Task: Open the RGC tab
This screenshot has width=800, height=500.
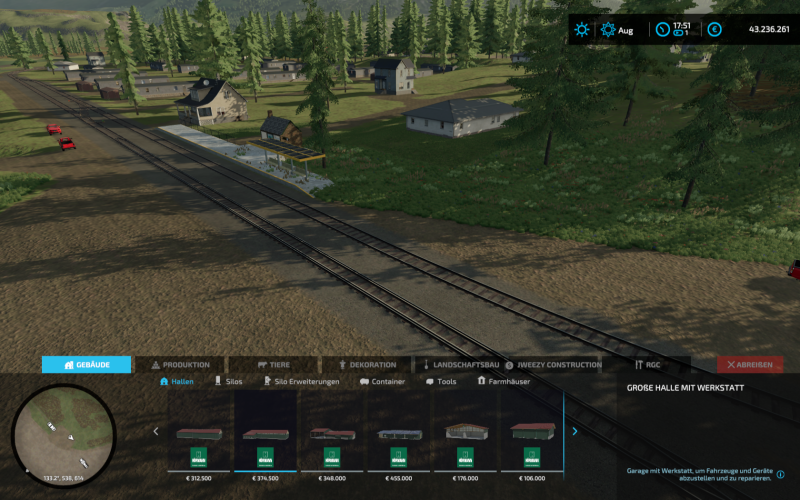Action: (x=647, y=365)
